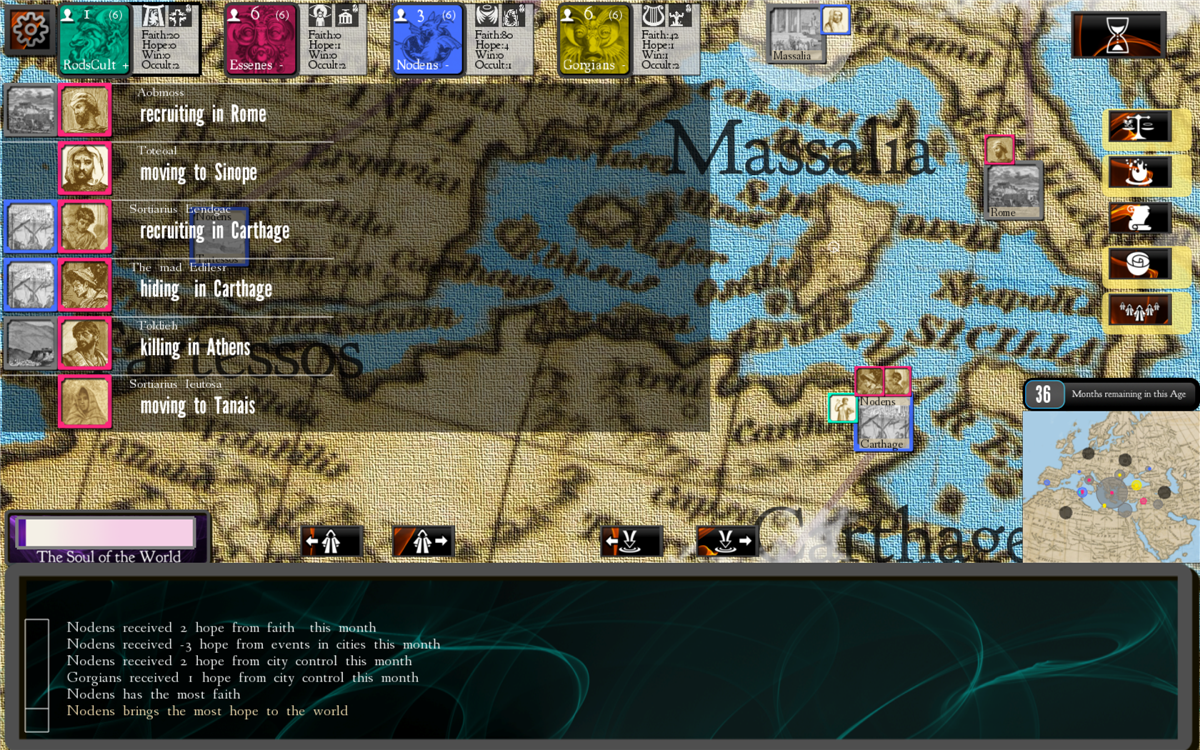Go to previous robed disciple
The image size is (1200, 750).
click(x=331, y=542)
